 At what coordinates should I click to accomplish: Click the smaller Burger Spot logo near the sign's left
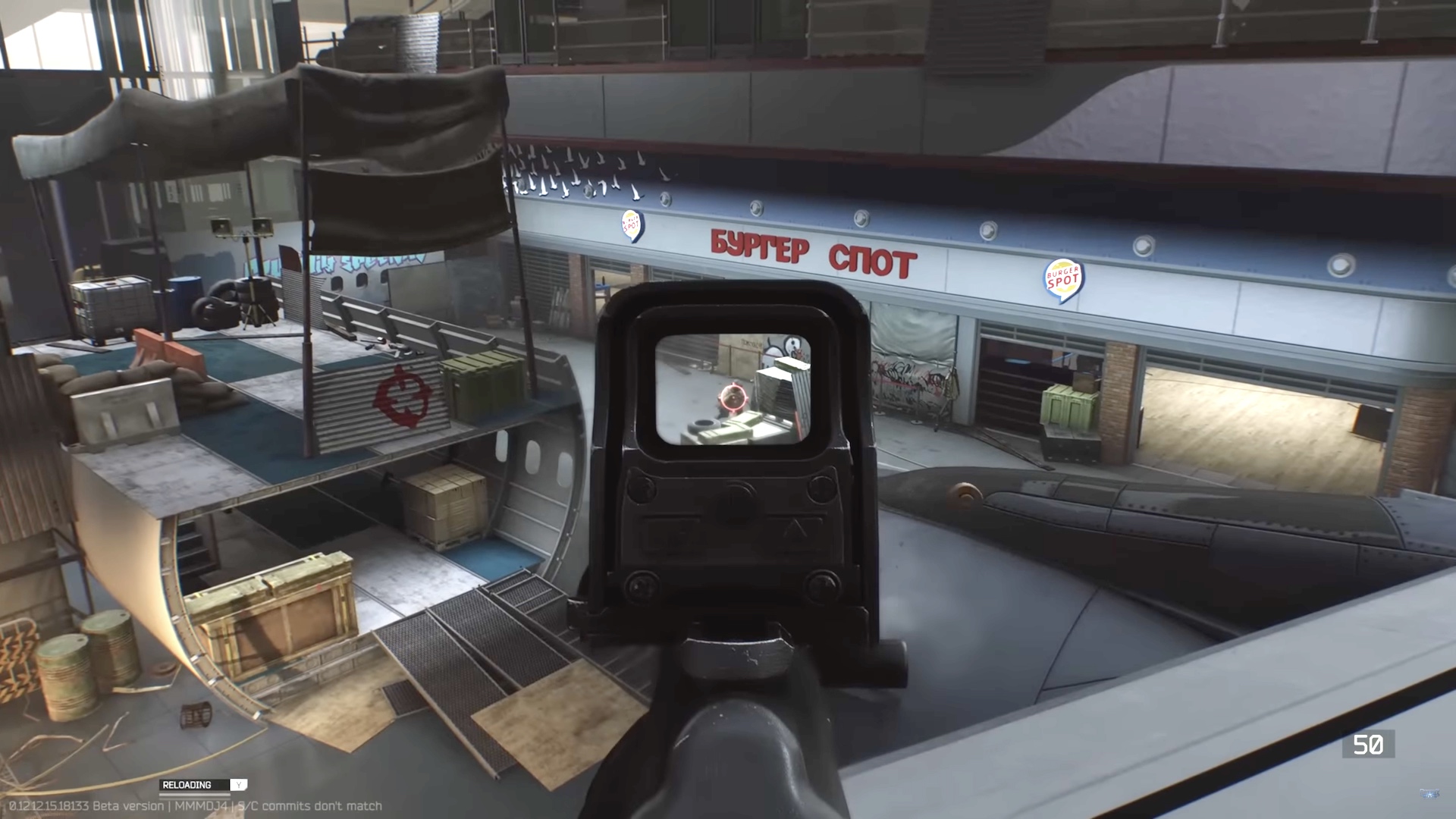[x=632, y=224]
